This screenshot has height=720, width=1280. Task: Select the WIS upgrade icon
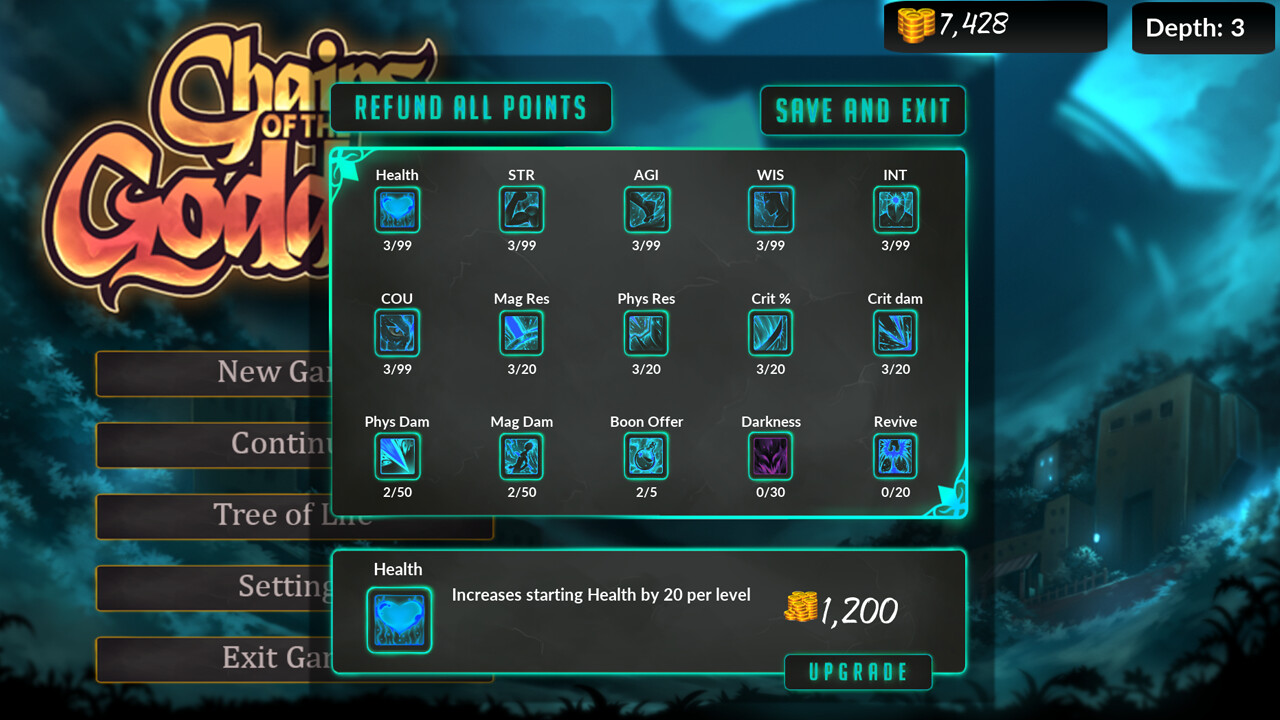(x=770, y=209)
